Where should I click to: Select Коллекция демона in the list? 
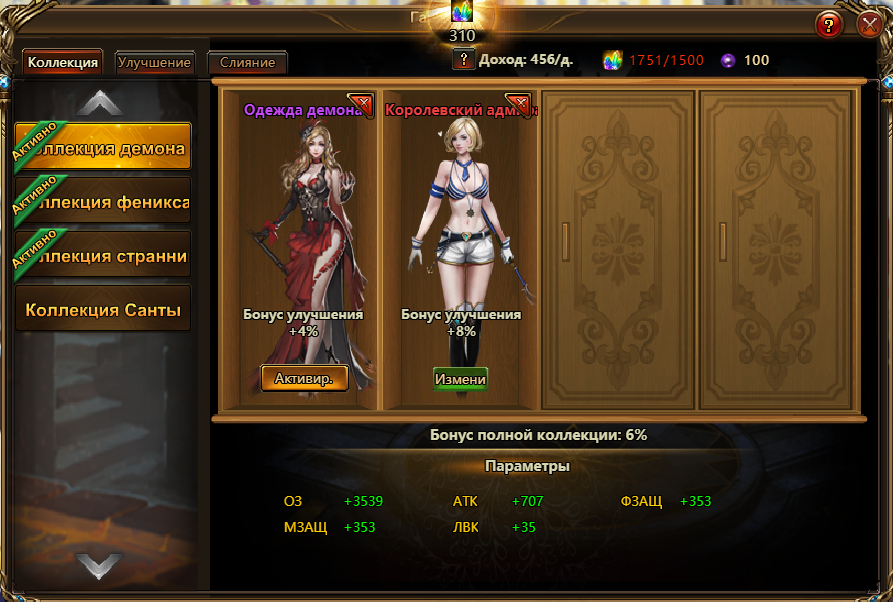(x=104, y=150)
